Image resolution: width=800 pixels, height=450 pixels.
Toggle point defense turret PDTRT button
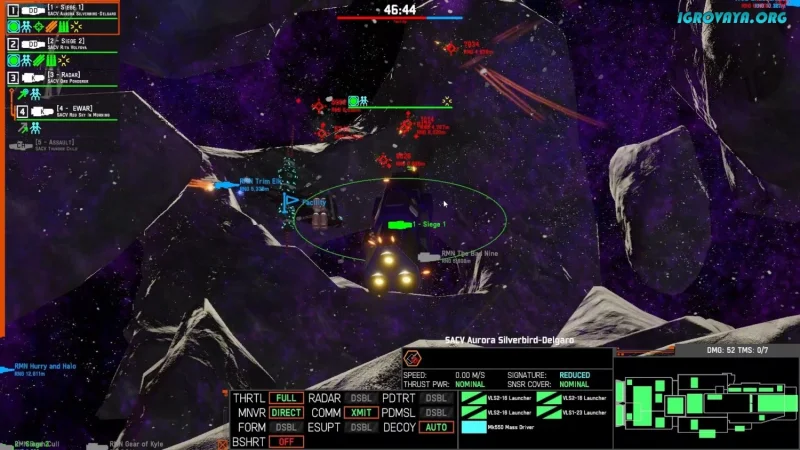coord(435,398)
